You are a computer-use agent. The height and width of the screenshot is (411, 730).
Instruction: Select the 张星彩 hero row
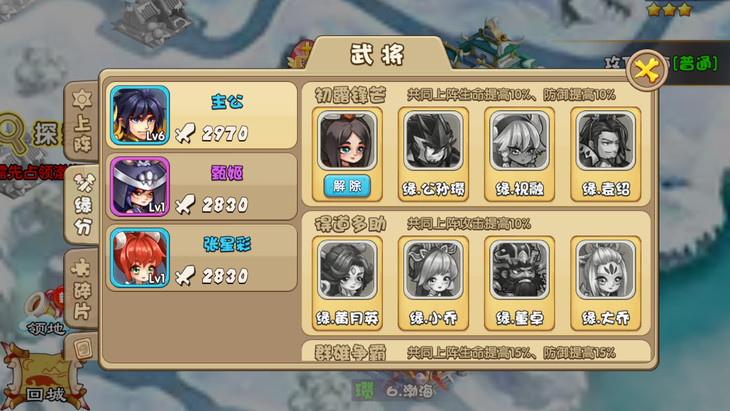tap(200, 259)
